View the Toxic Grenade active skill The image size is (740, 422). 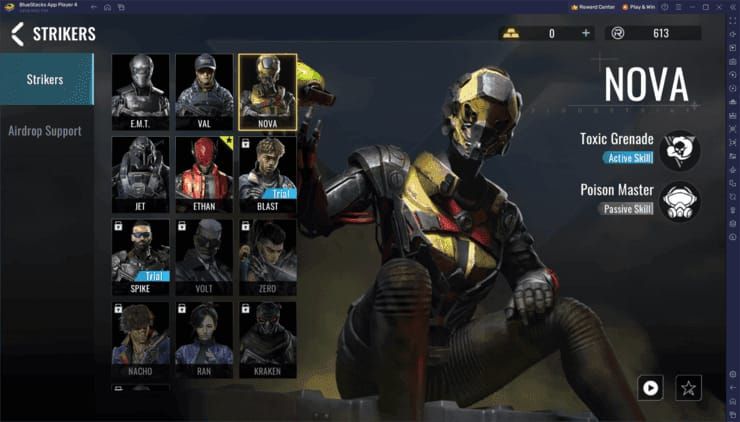coord(680,149)
